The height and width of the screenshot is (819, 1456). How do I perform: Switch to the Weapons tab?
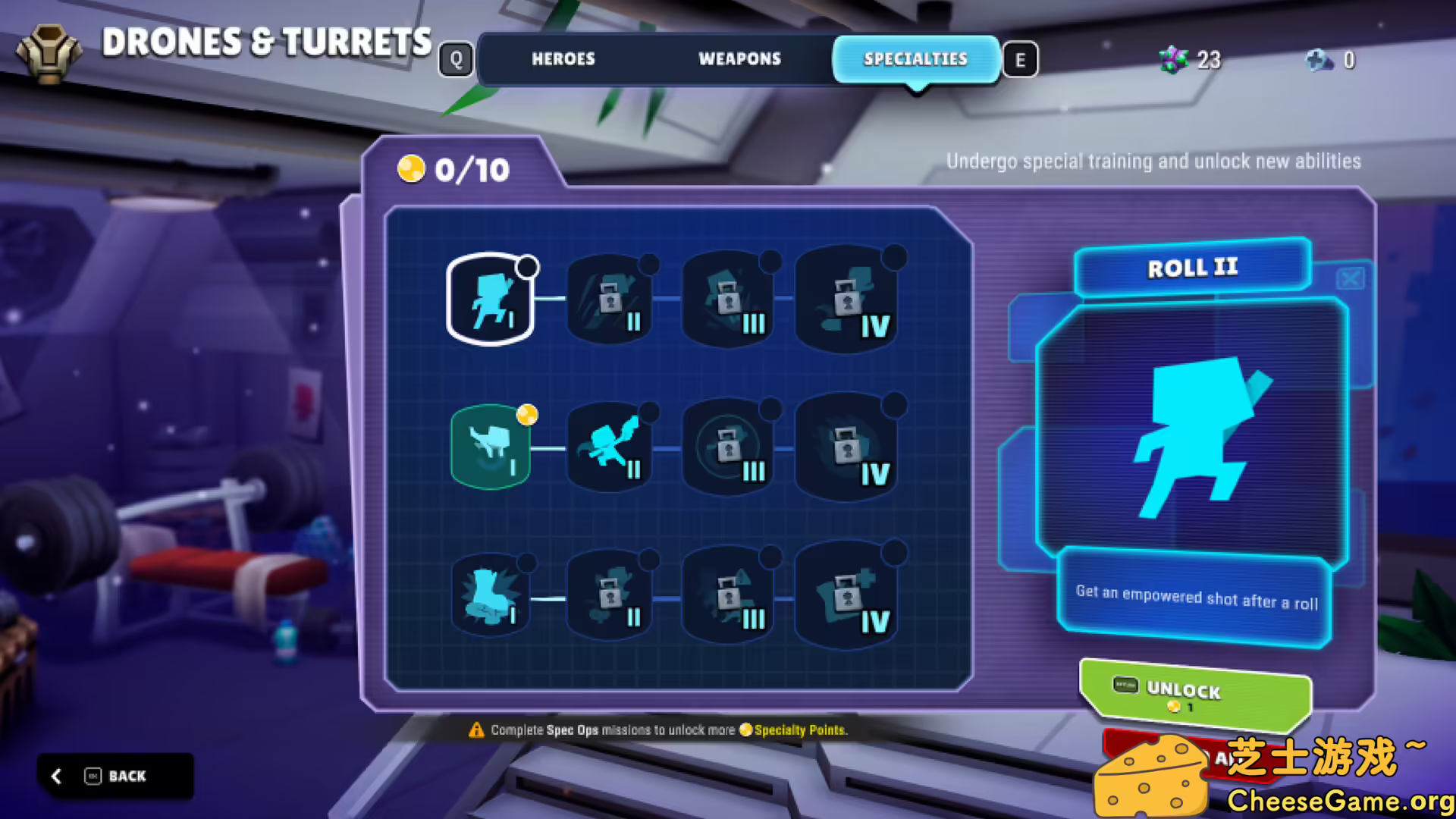click(x=739, y=59)
